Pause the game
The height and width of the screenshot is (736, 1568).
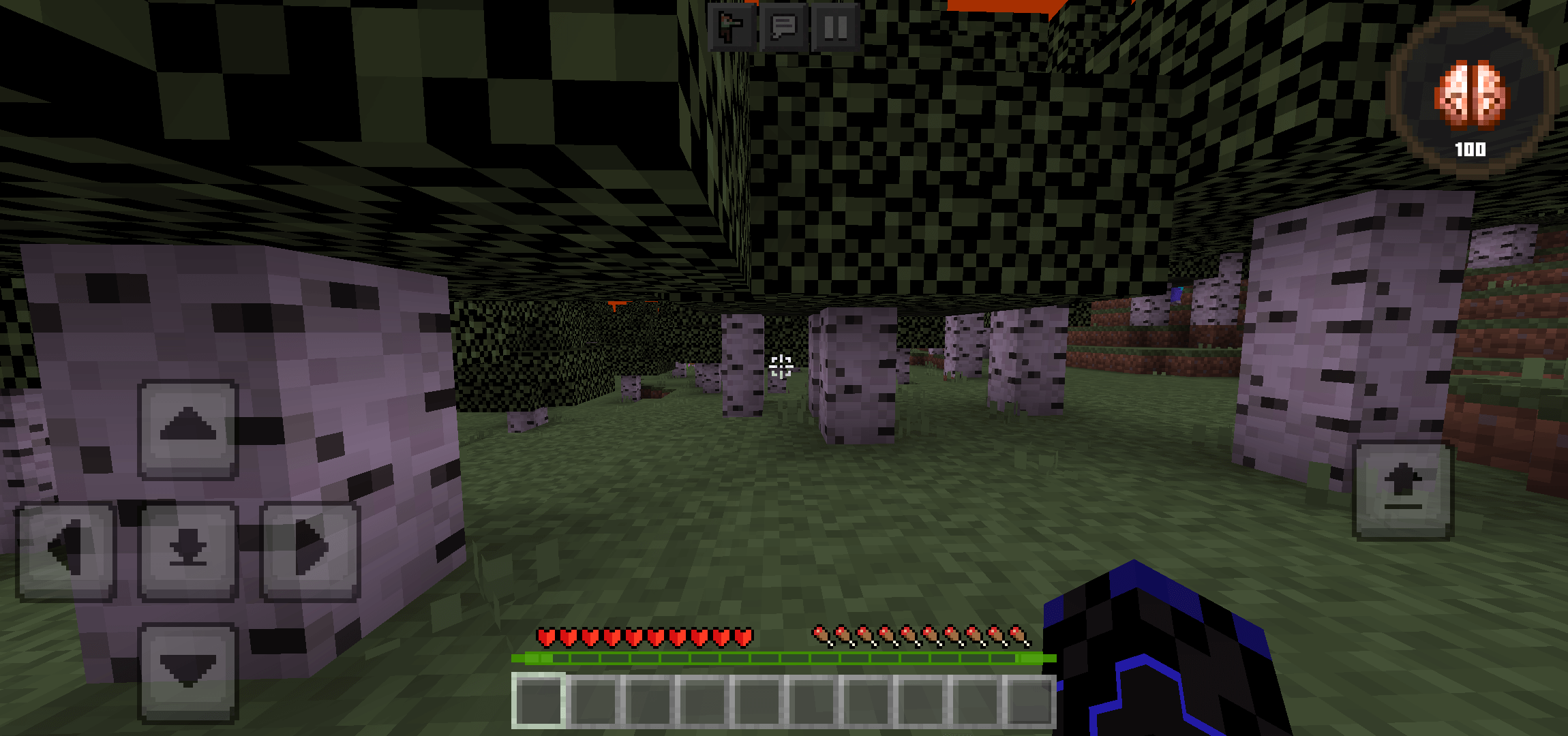click(x=835, y=27)
